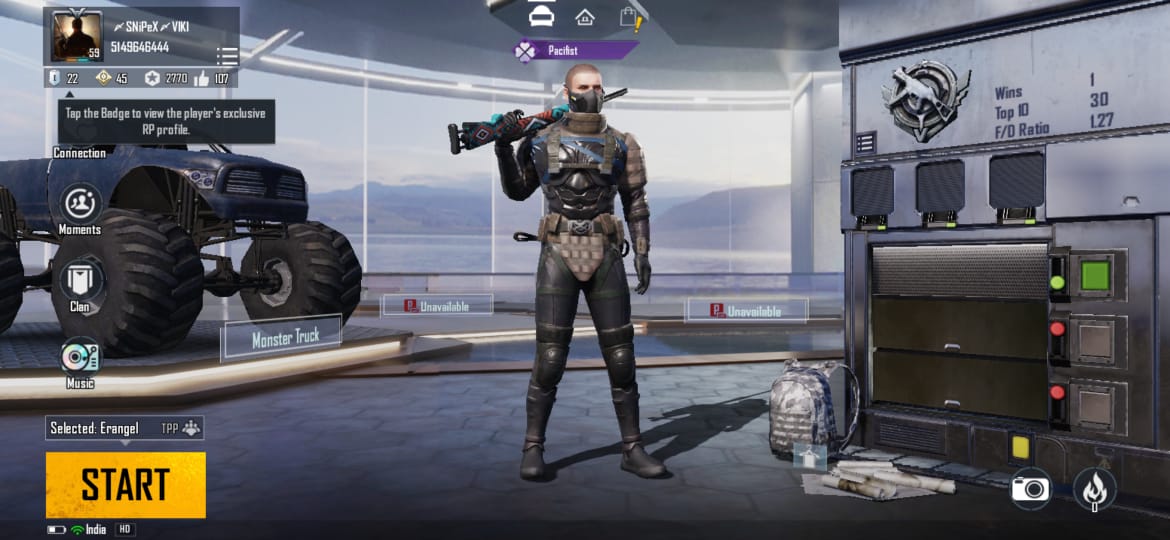Toggle the HD graphics indicator
Viewport: 1170px width, 540px height.
click(x=125, y=529)
